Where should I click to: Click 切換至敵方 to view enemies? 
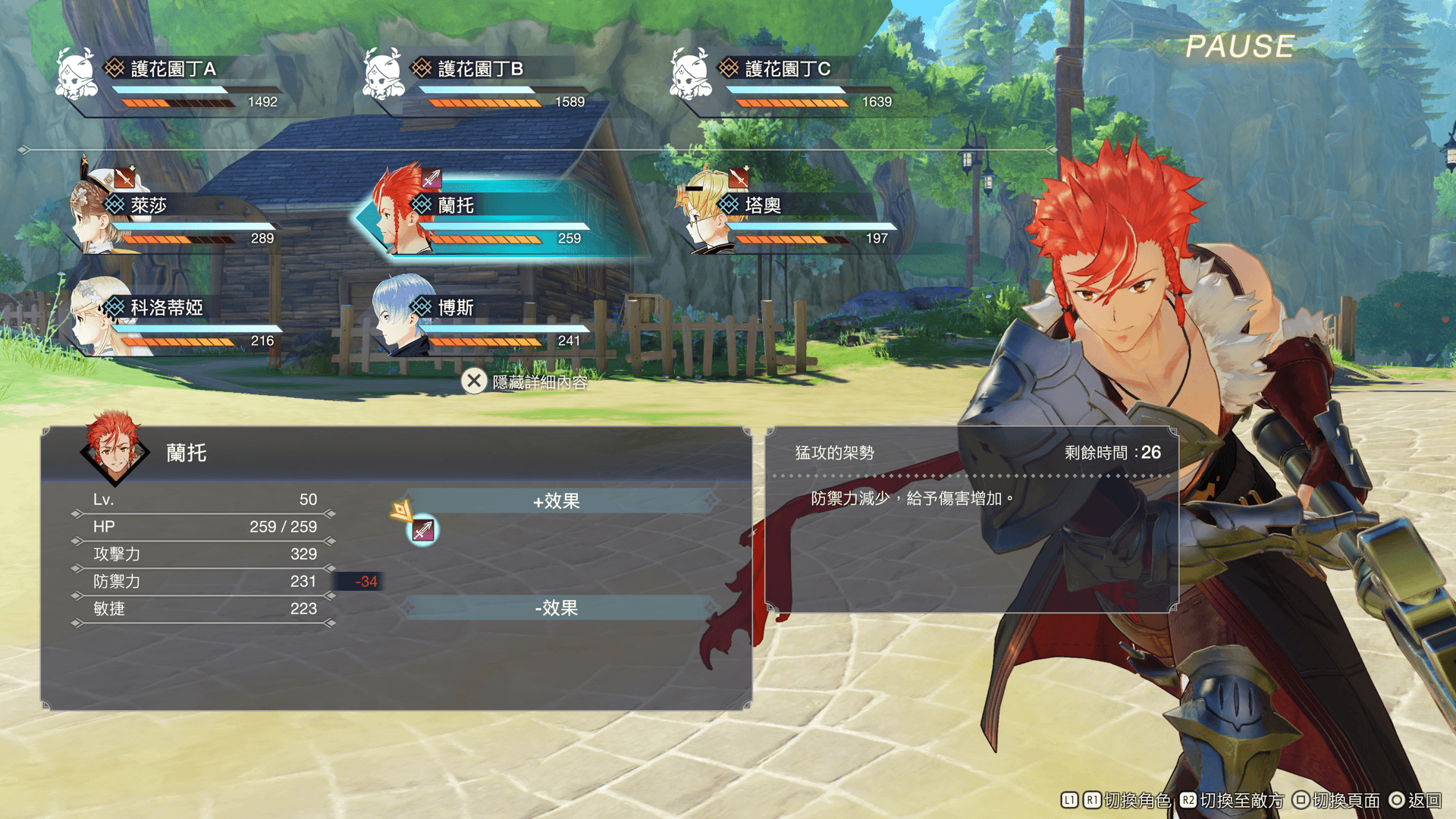[1241, 800]
